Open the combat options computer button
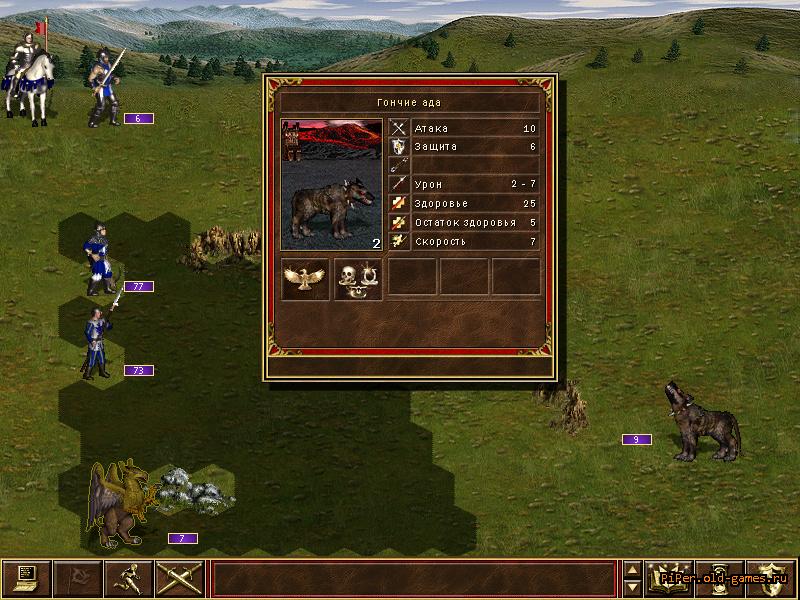Viewport: 800px width, 600px height. (26, 578)
